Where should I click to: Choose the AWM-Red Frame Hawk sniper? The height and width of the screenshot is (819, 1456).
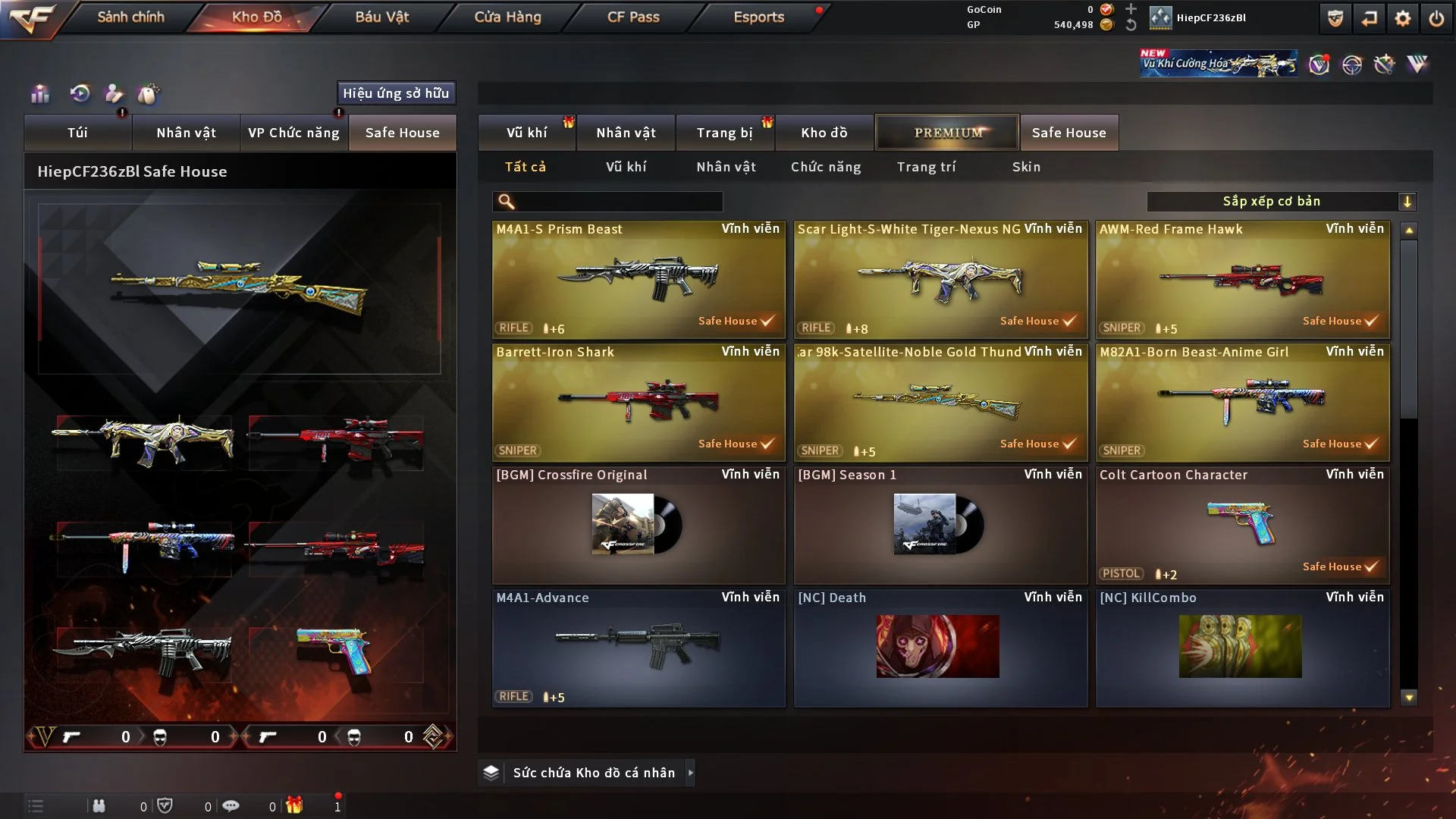pos(1242,279)
